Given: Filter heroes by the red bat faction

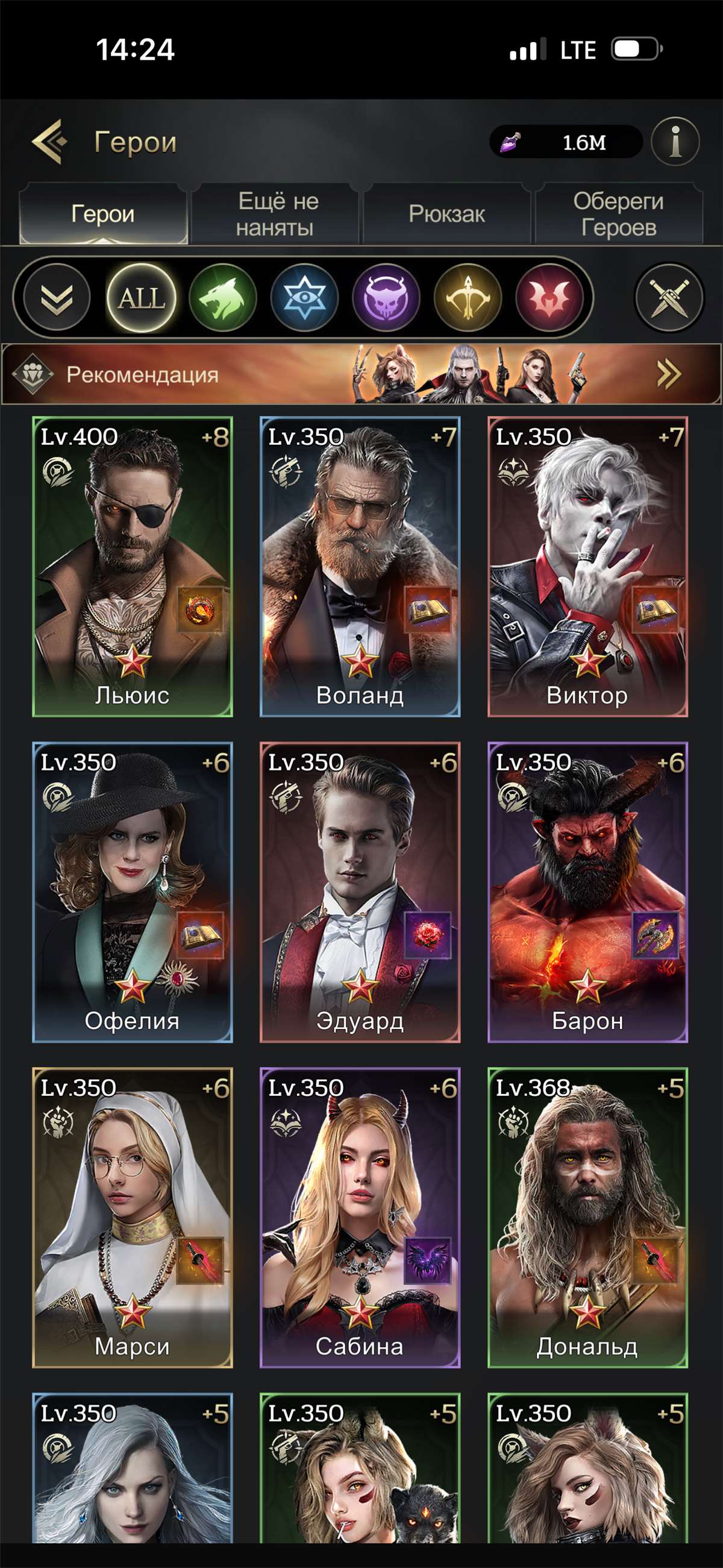Looking at the screenshot, I should pyautogui.click(x=549, y=298).
